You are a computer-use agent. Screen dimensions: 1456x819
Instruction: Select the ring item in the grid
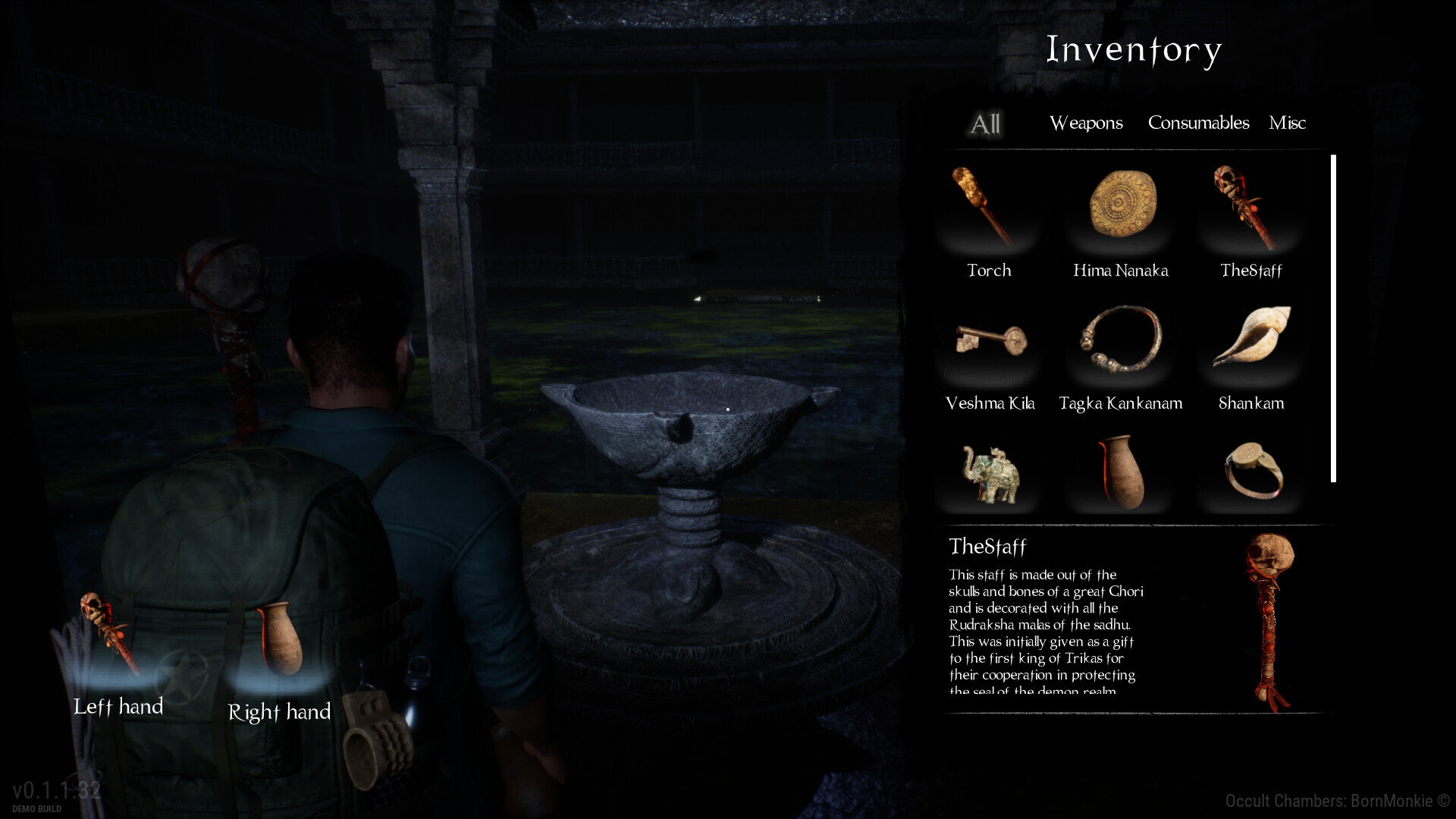[x=1253, y=470]
